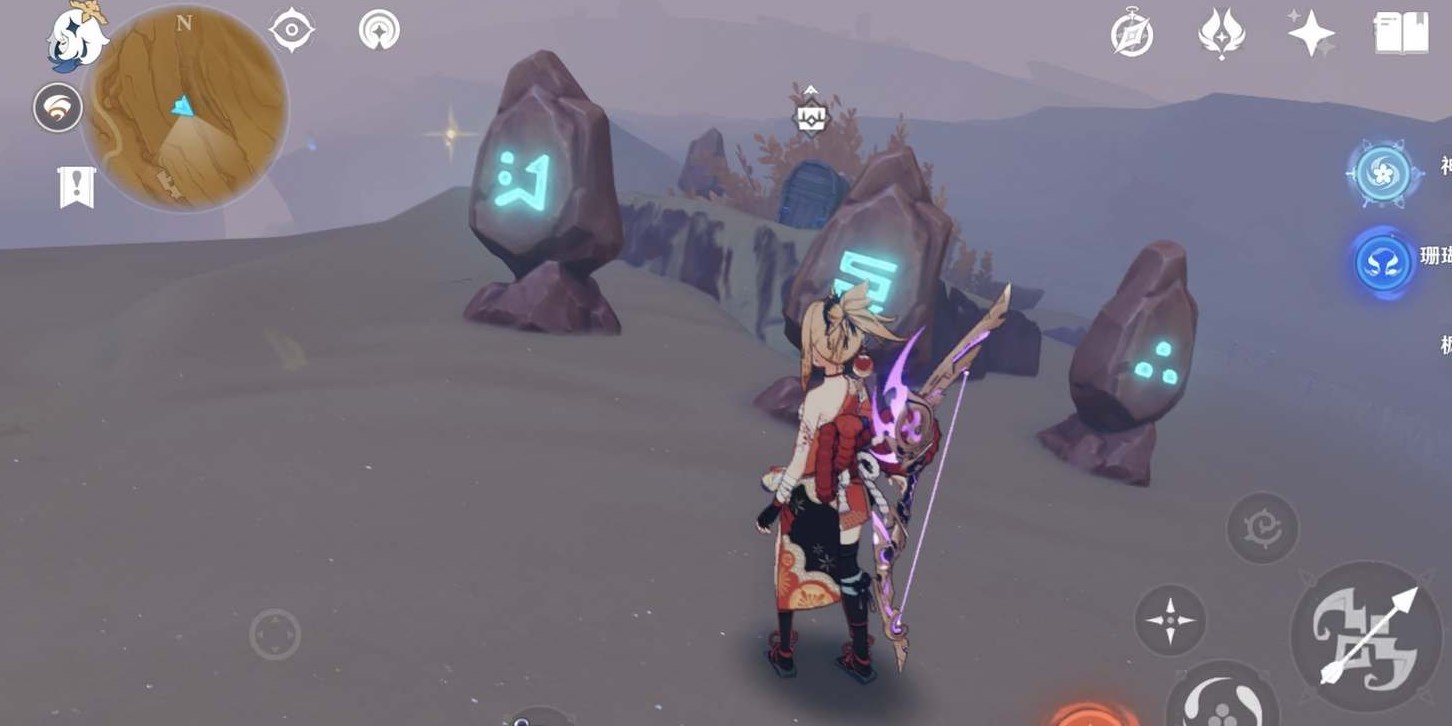This screenshot has height=726, width=1452.
Task: Fire the bow with the attack button
Action: [1366, 635]
